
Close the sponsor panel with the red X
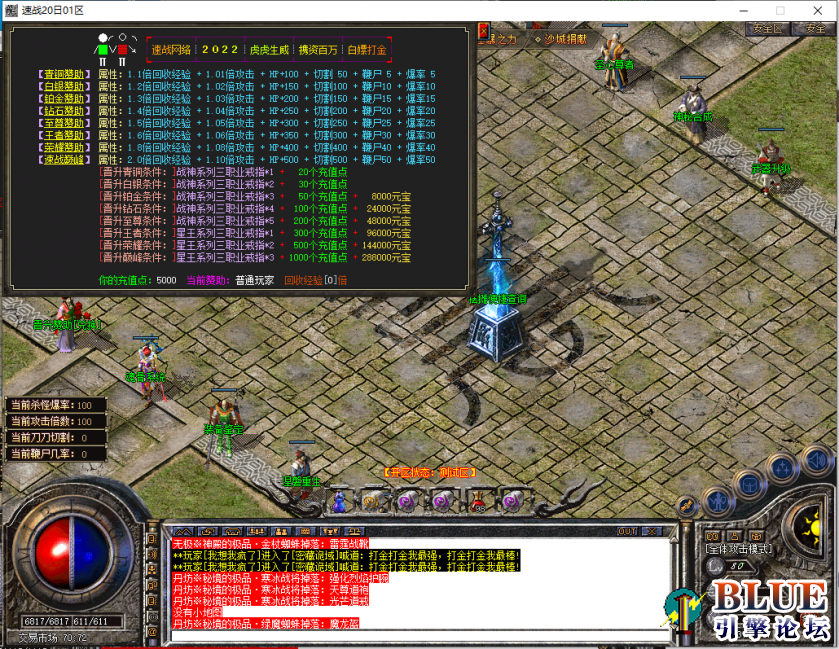click(122, 48)
